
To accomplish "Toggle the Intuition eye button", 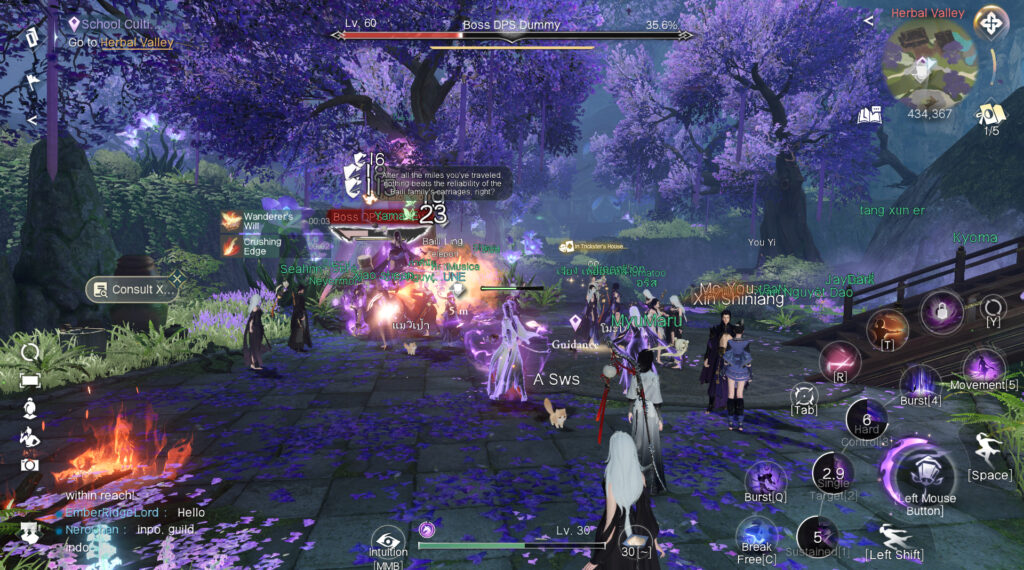I will [x=388, y=541].
